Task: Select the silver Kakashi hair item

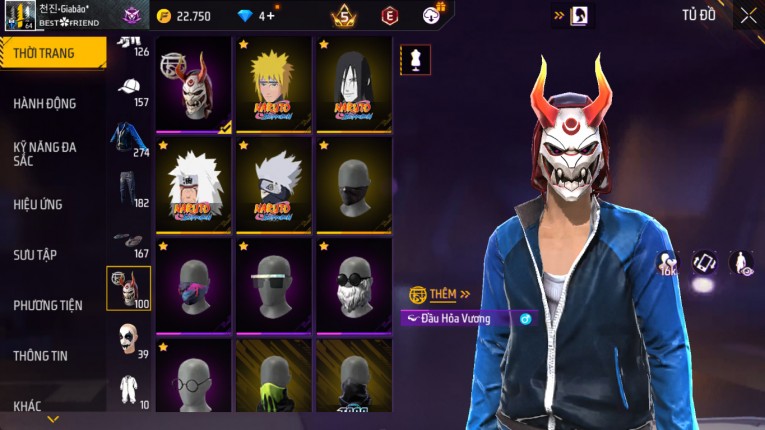Action: click(274, 185)
